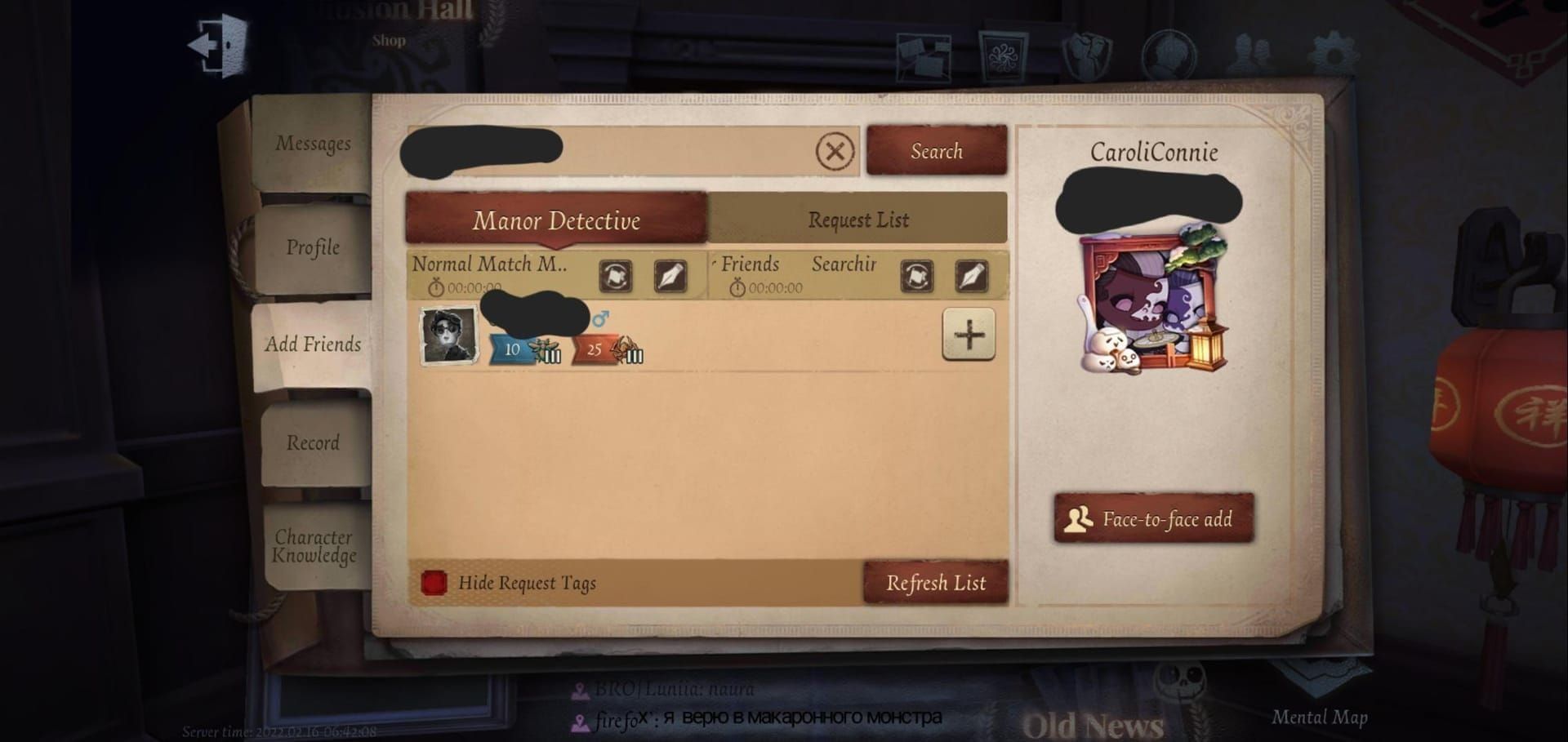Clear the search field with the X icon
This screenshot has width=1568, height=742.
(x=834, y=151)
